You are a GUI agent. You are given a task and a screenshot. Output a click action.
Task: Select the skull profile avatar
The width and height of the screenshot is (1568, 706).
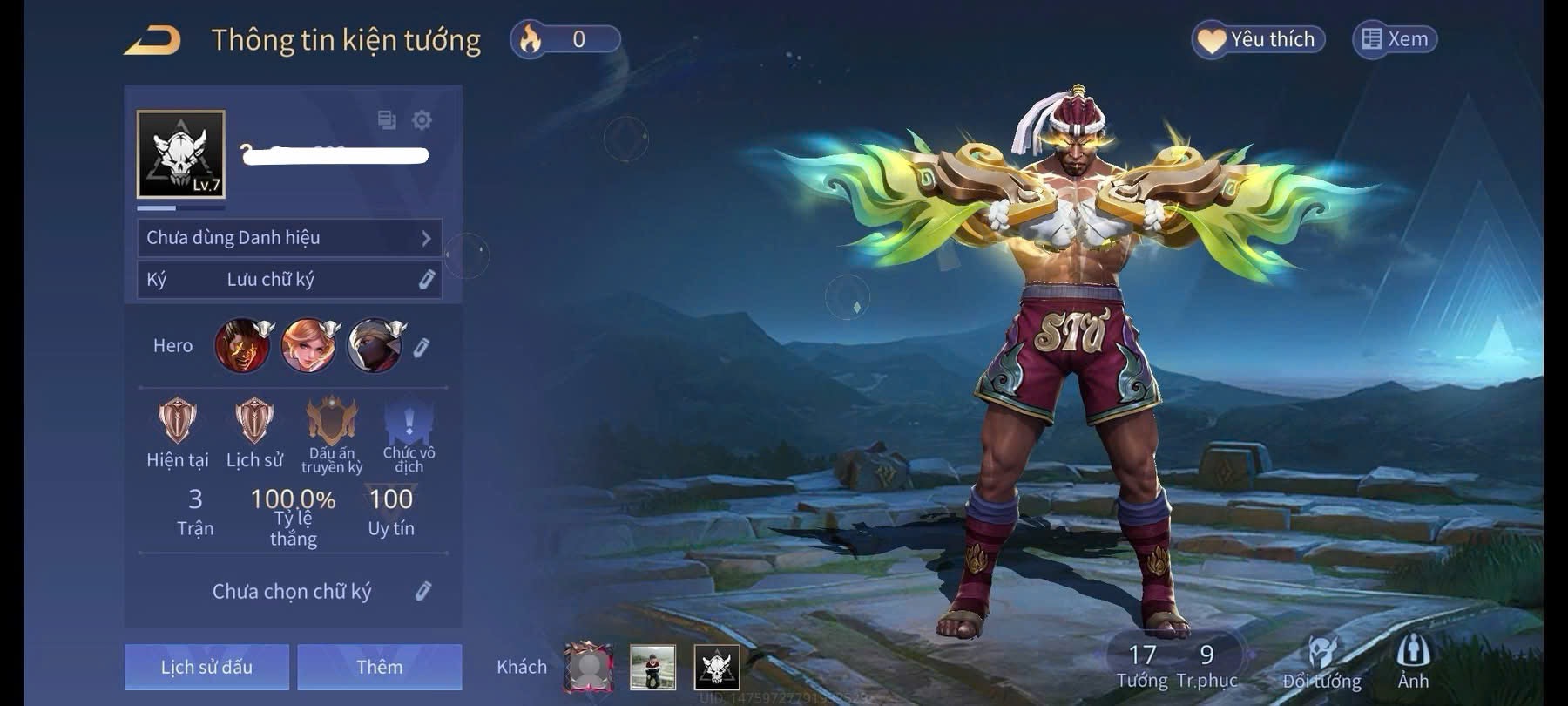(x=181, y=154)
